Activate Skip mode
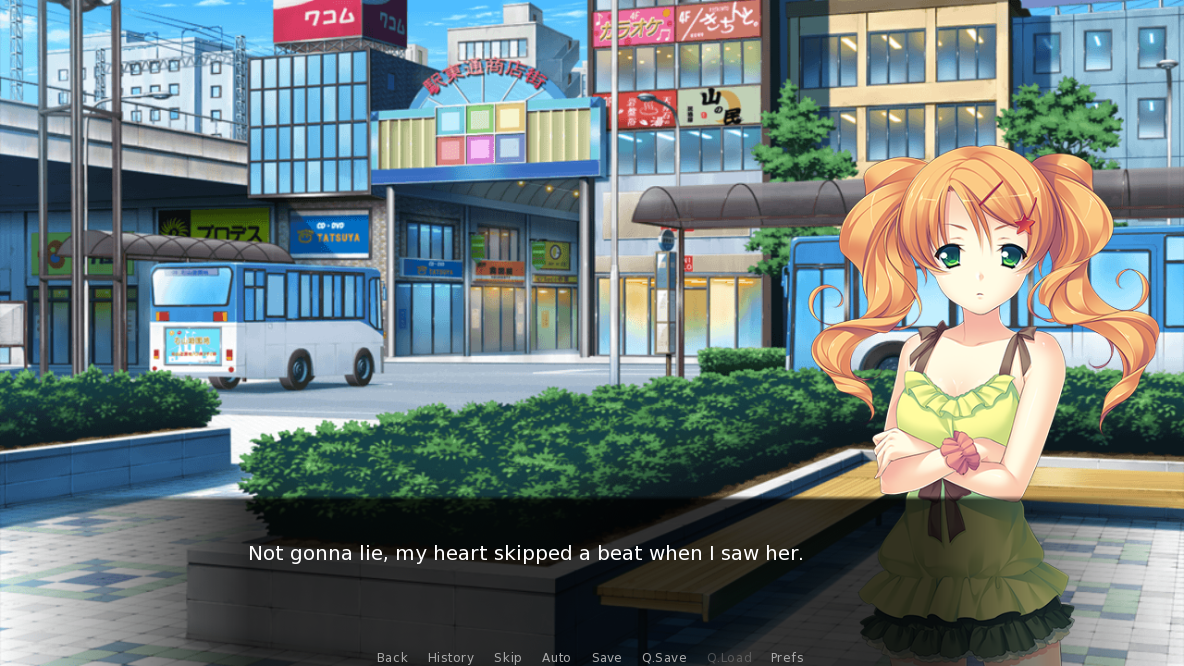The width and height of the screenshot is (1184, 666). click(x=507, y=657)
